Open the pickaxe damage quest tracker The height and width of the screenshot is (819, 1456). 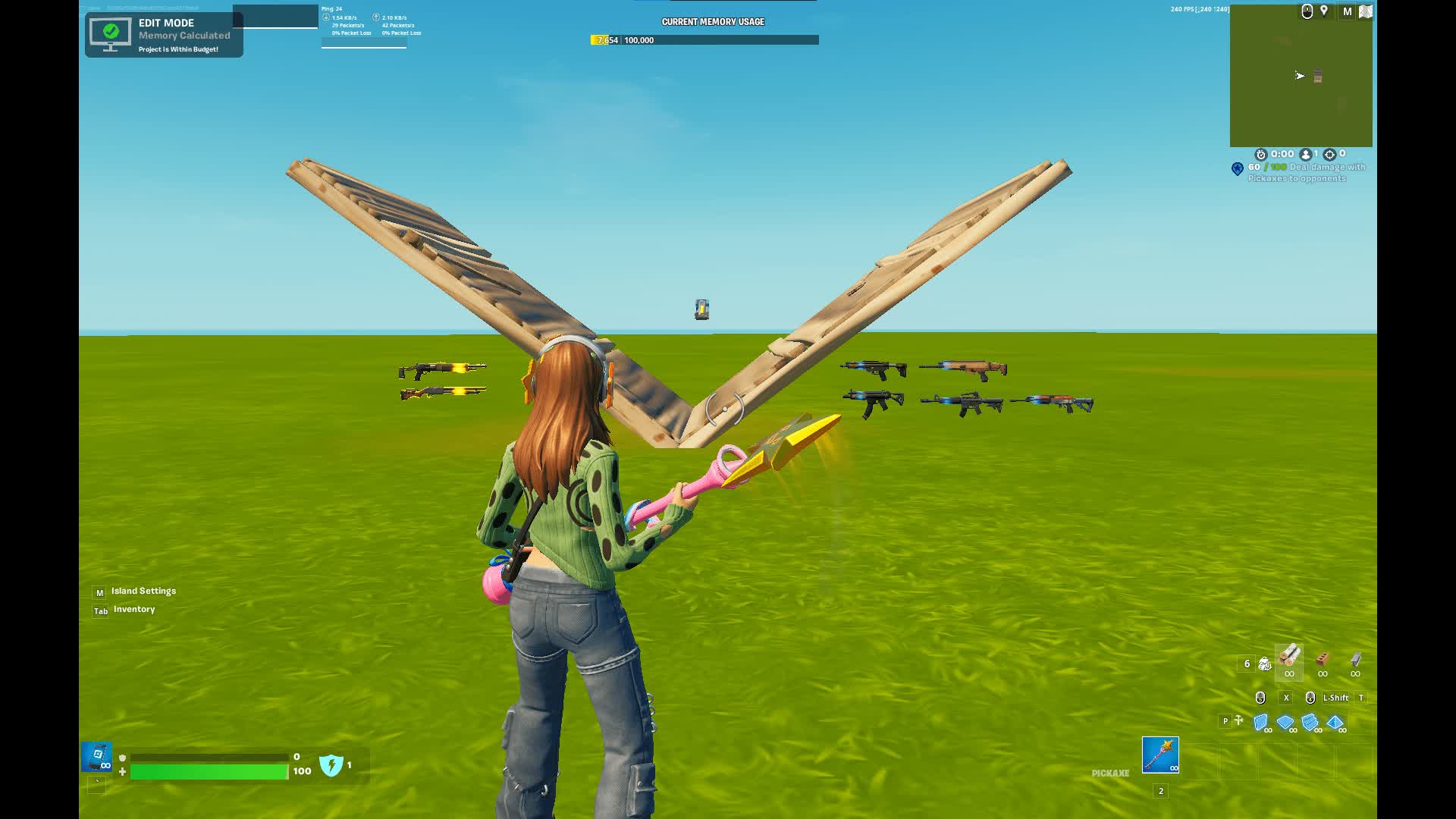click(x=1306, y=173)
